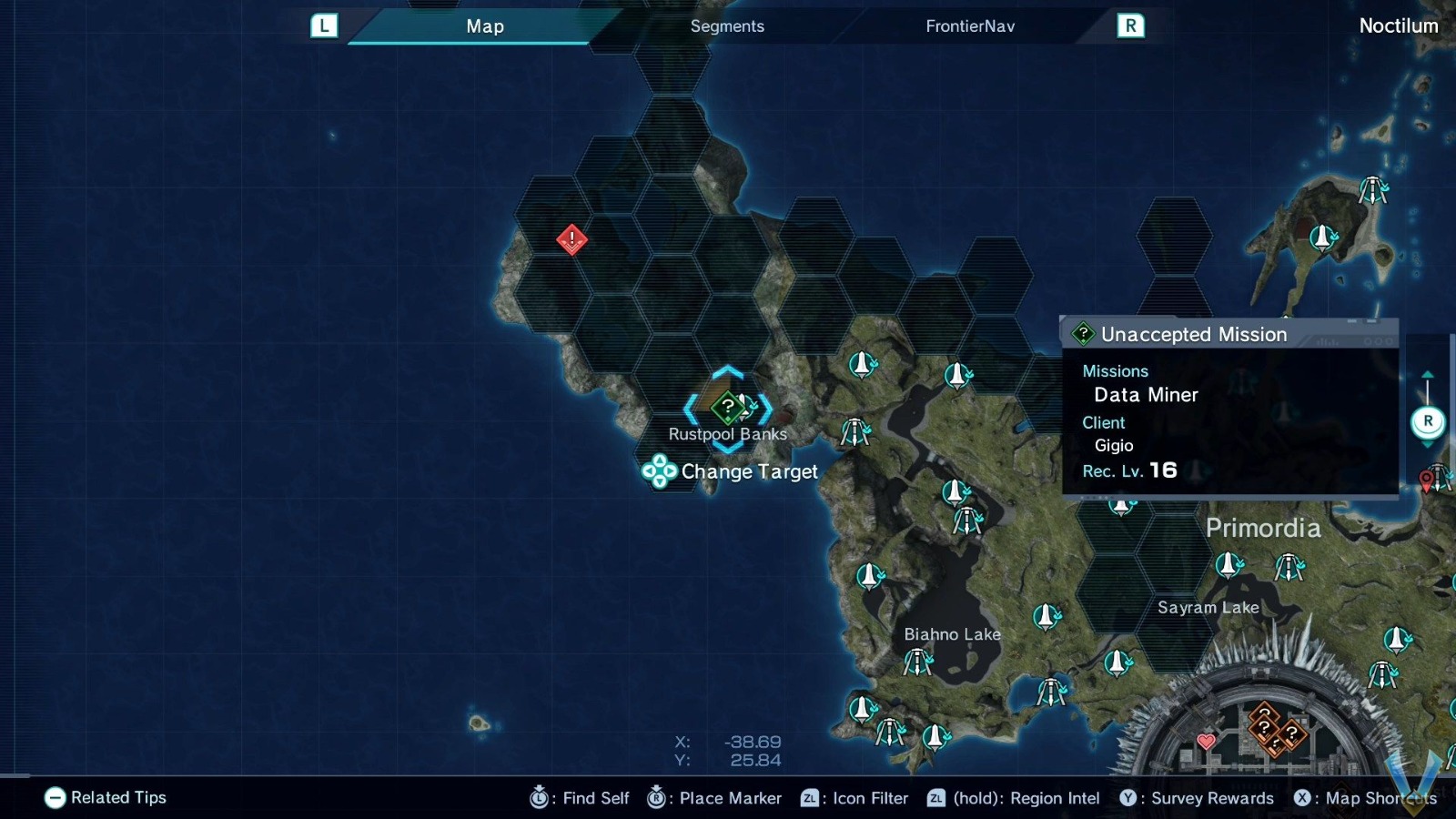
Task: Click the Y Survey Rewards icon
Action: [1128, 798]
